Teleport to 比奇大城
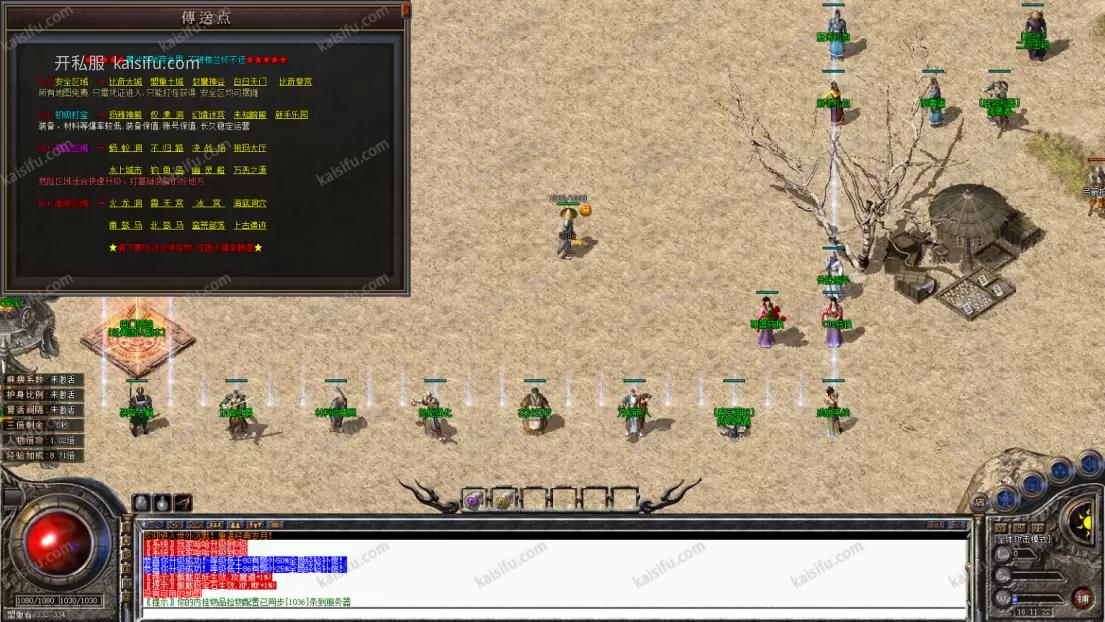Viewport: 1105px width, 622px height. click(125, 82)
